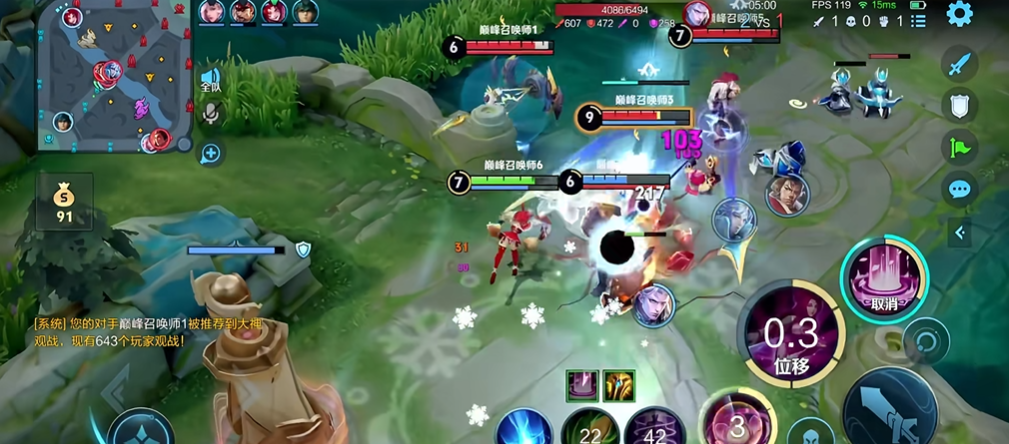Open the quick message plus bubble
1009x444 pixels.
coord(210,153)
